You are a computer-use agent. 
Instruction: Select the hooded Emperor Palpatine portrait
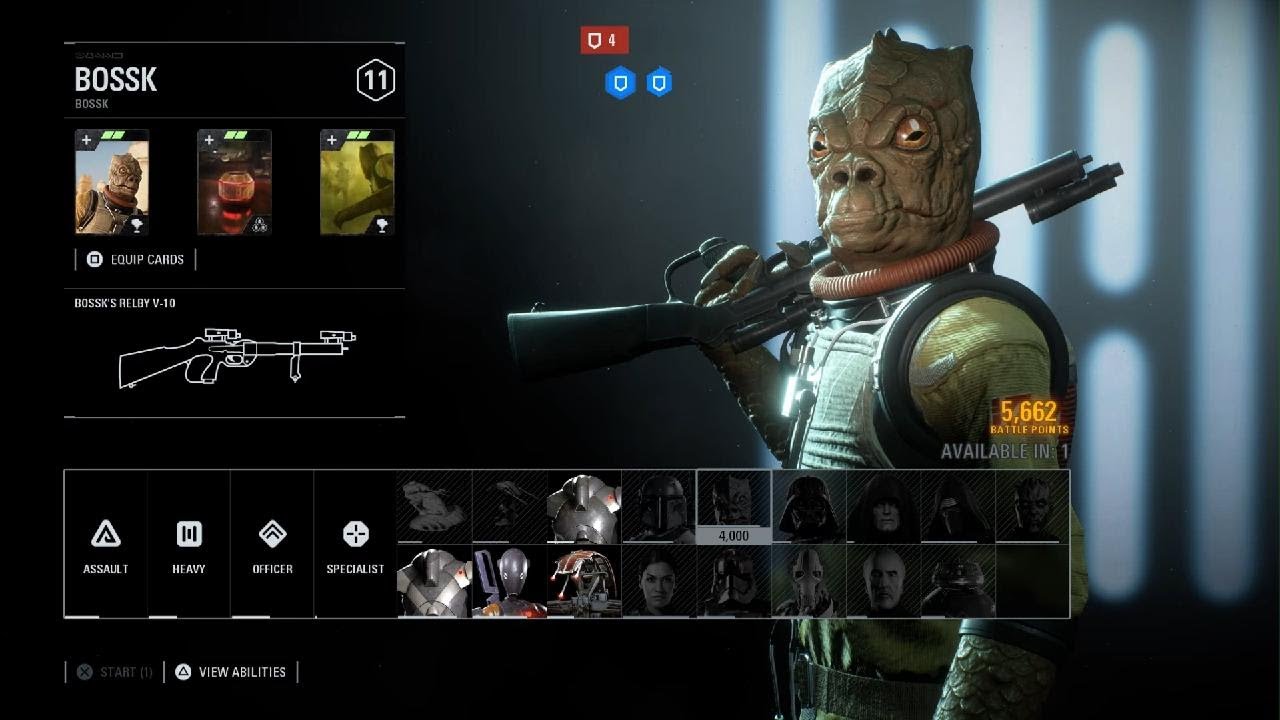[x=883, y=507]
